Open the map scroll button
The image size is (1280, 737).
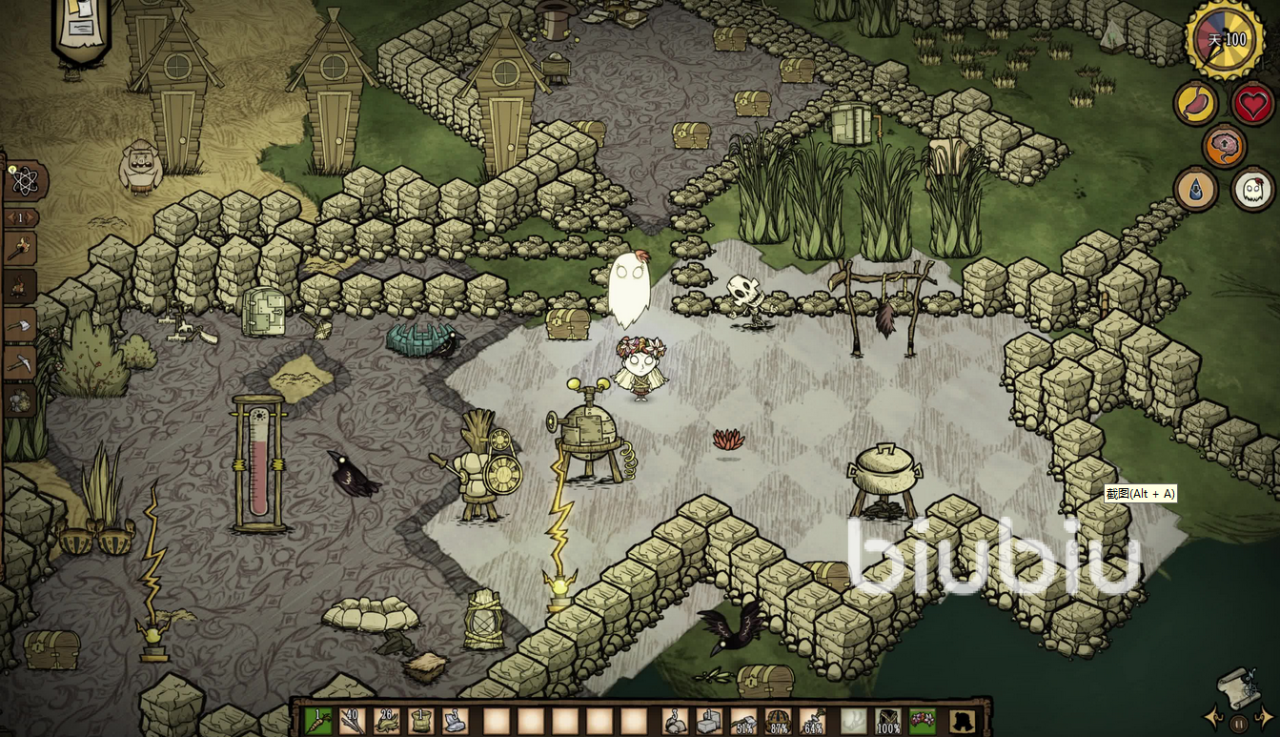click(1239, 688)
